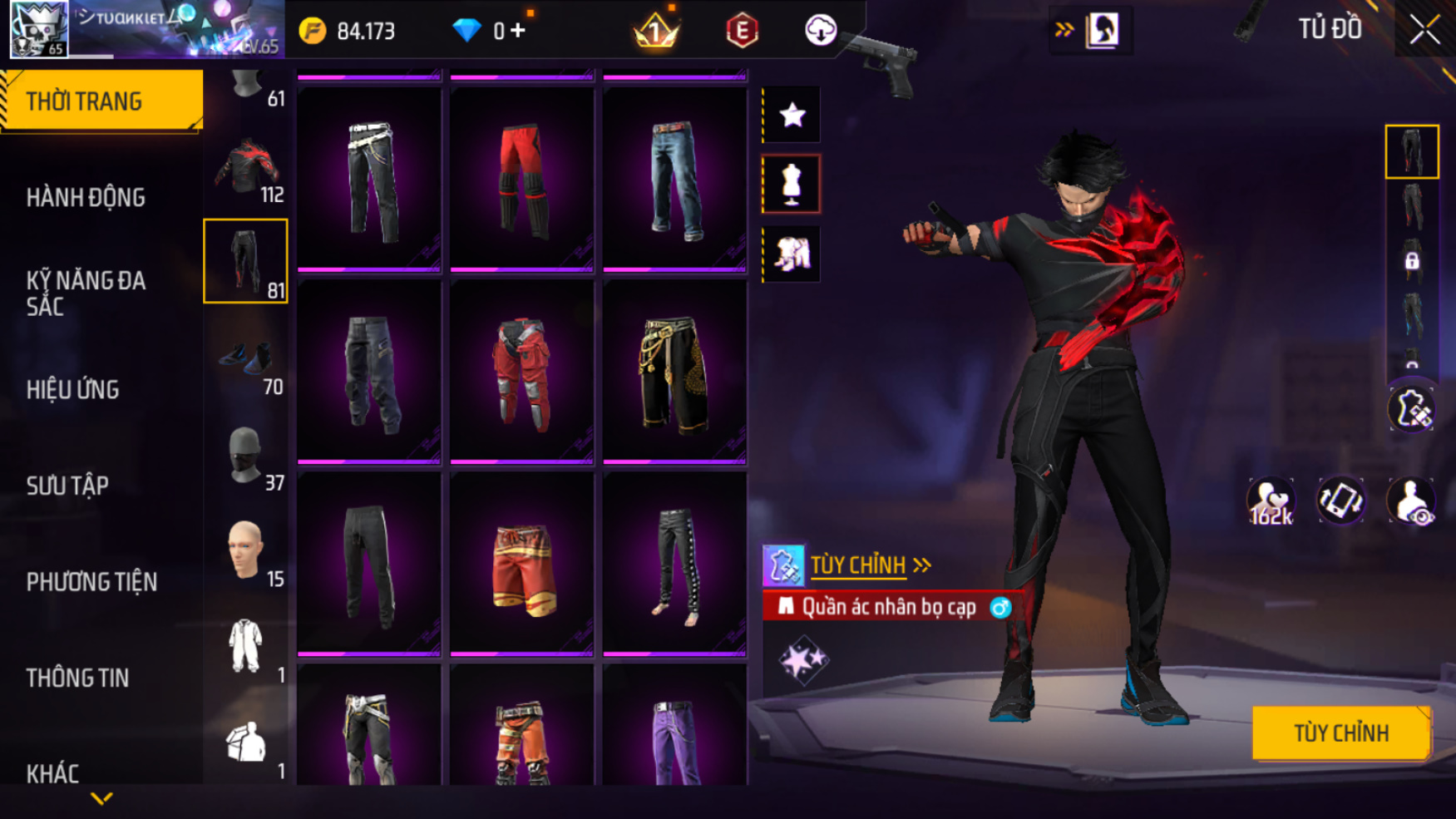Select the black pants with gold chains

674,372
